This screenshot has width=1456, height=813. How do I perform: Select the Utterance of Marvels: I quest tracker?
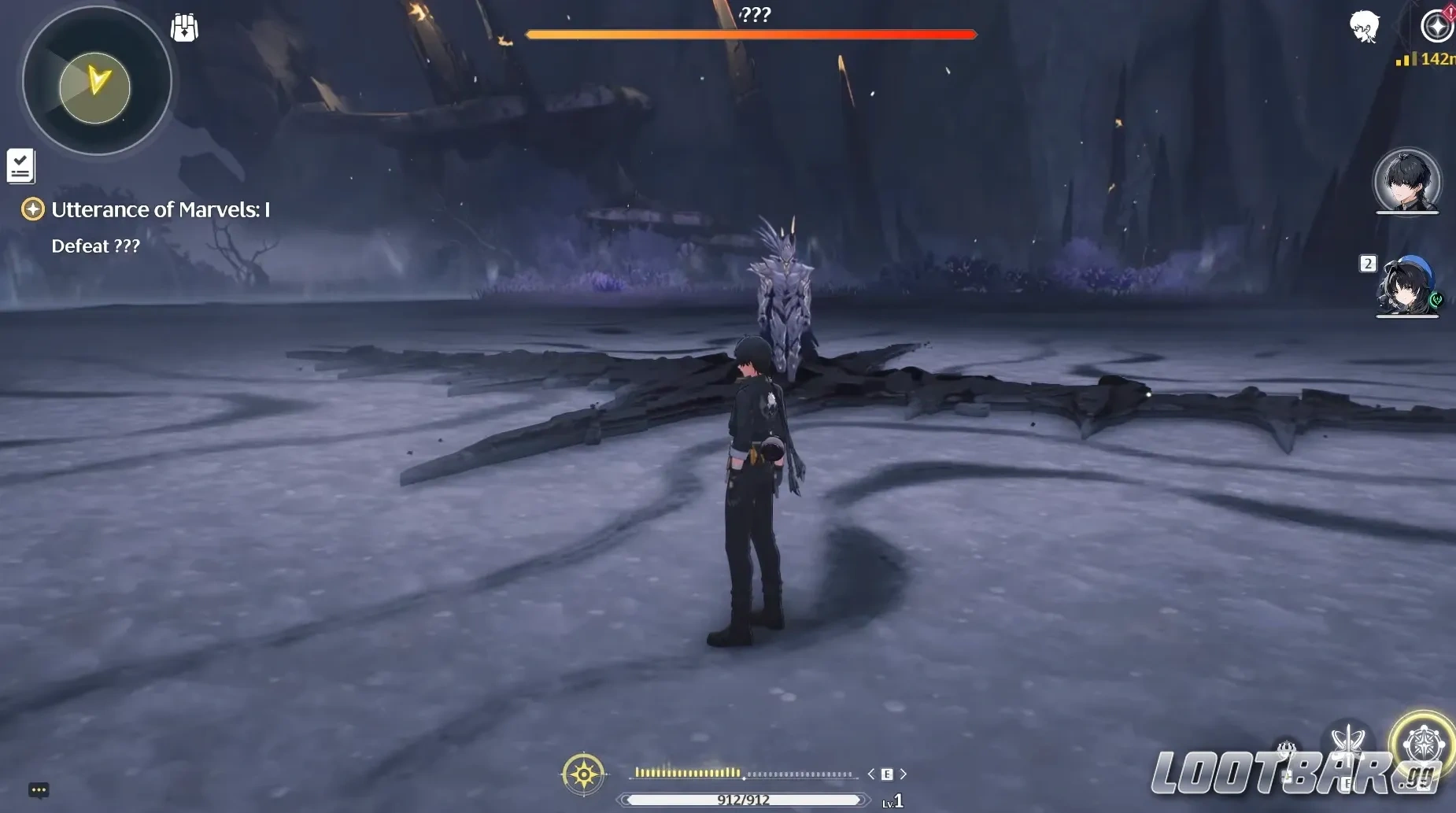click(x=160, y=209)
